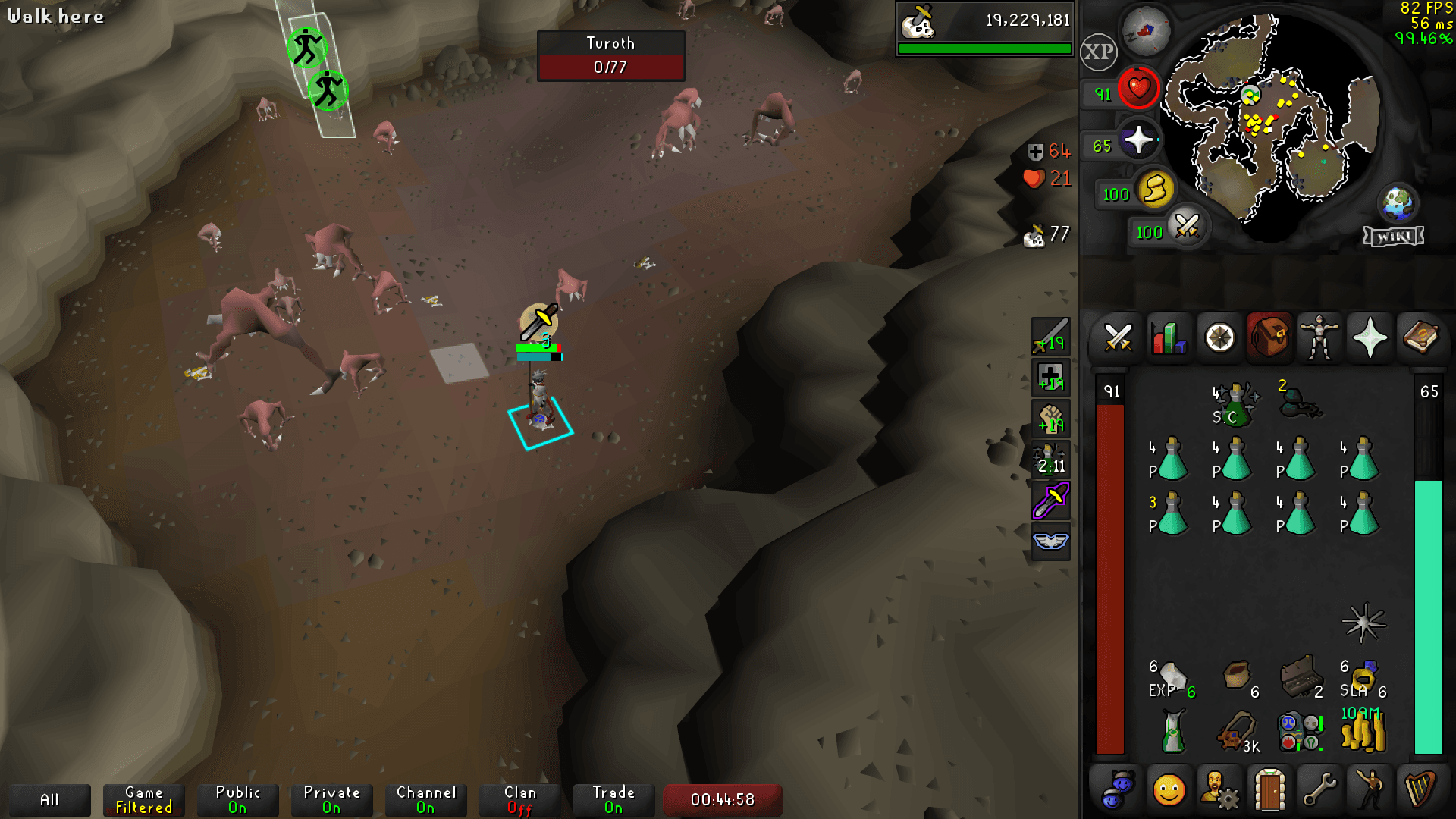The image size is (1456, 819).
Task: Open the Magic spellbook tab
Action: [x=1420, y=339]
